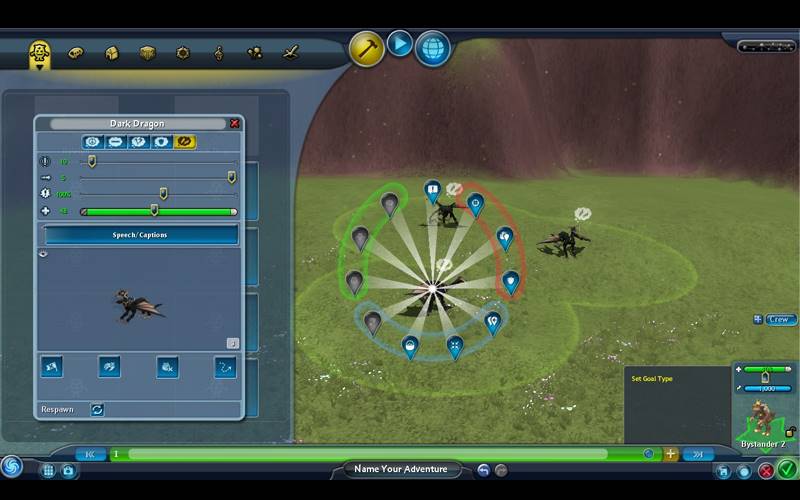This screenshot has width=800, height=500.
Task: Select the creature category in top palette
Action: pyautogui.click(x=40, y=51)
